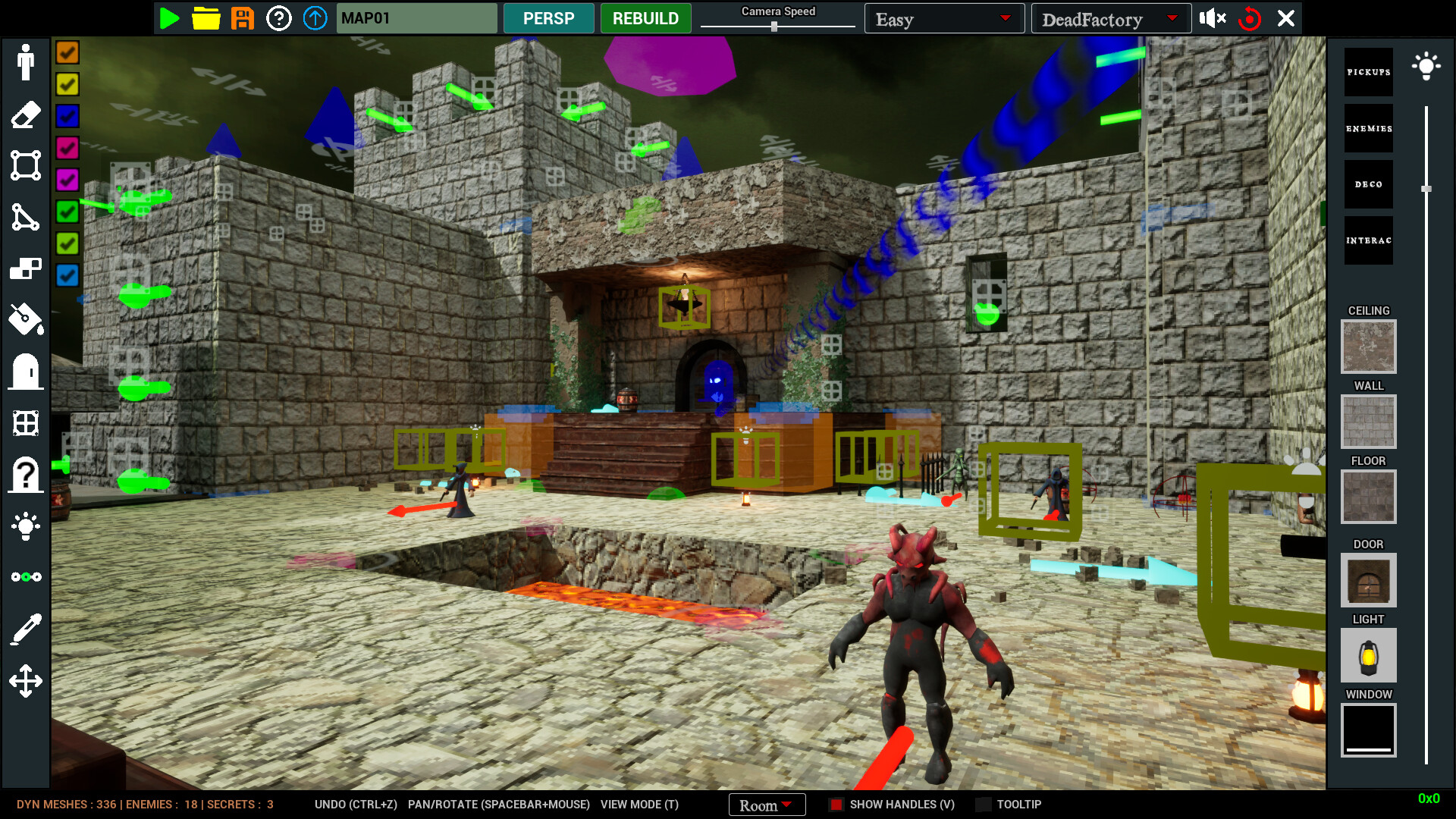This screenshot has width=1456, height=819.
Task: Select the pen drawing tool
Action: click(25, 627)
